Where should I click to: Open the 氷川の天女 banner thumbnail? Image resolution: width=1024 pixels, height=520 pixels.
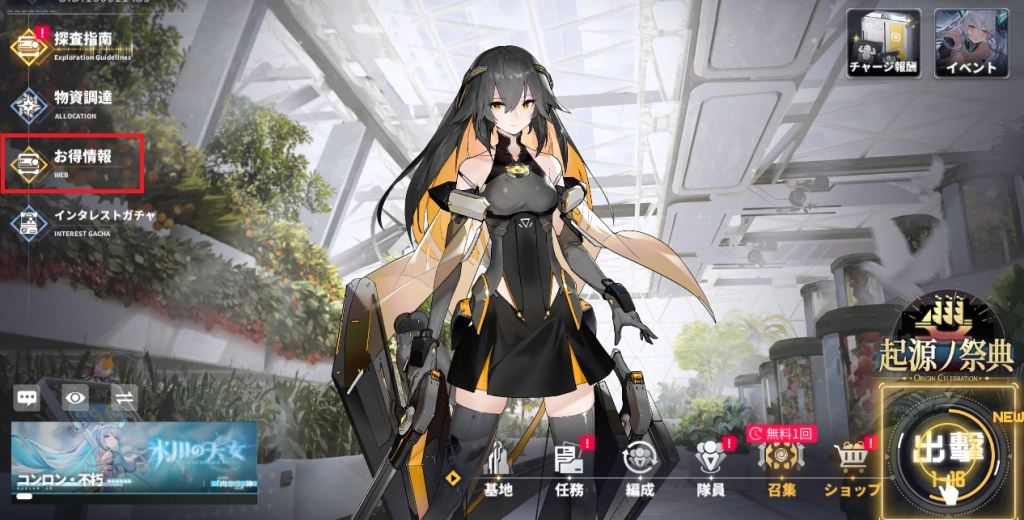click(134, 461)
